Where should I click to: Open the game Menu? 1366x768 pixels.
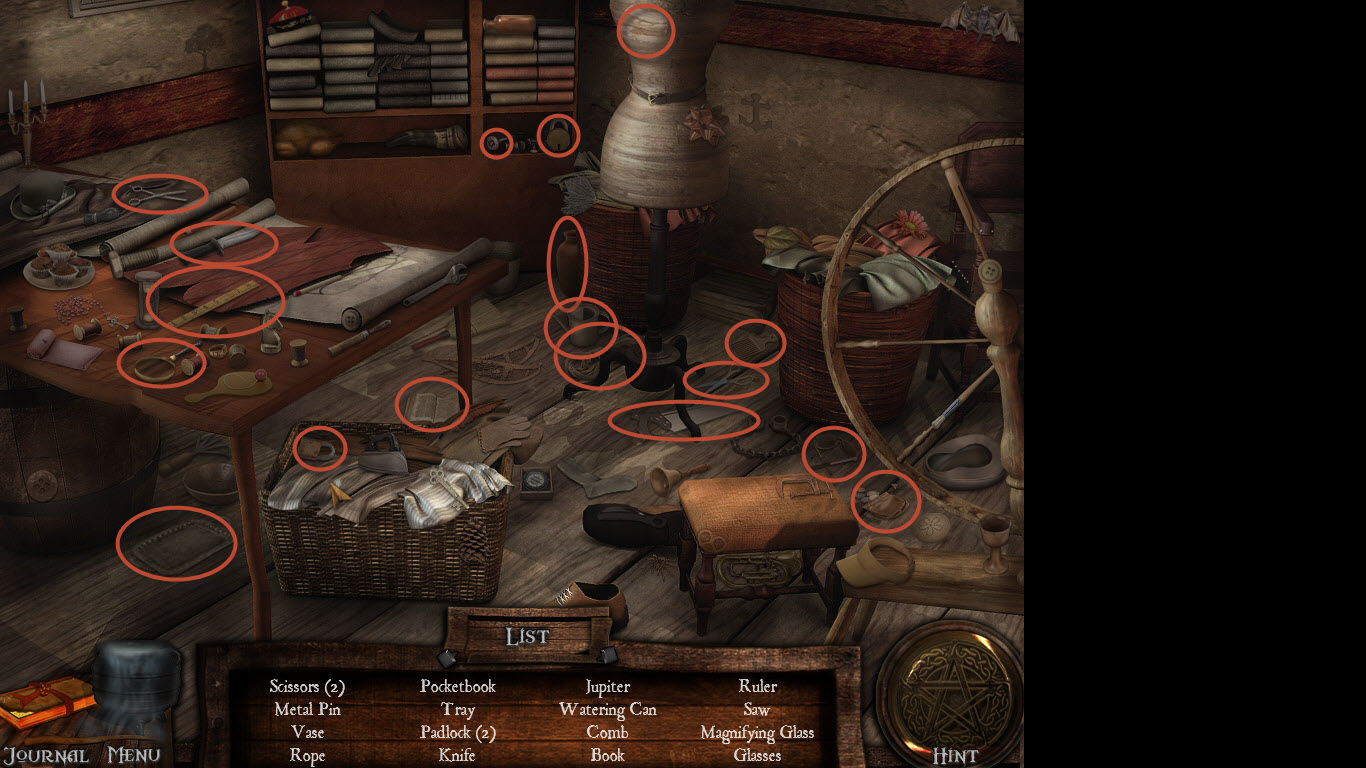[135, 754]
